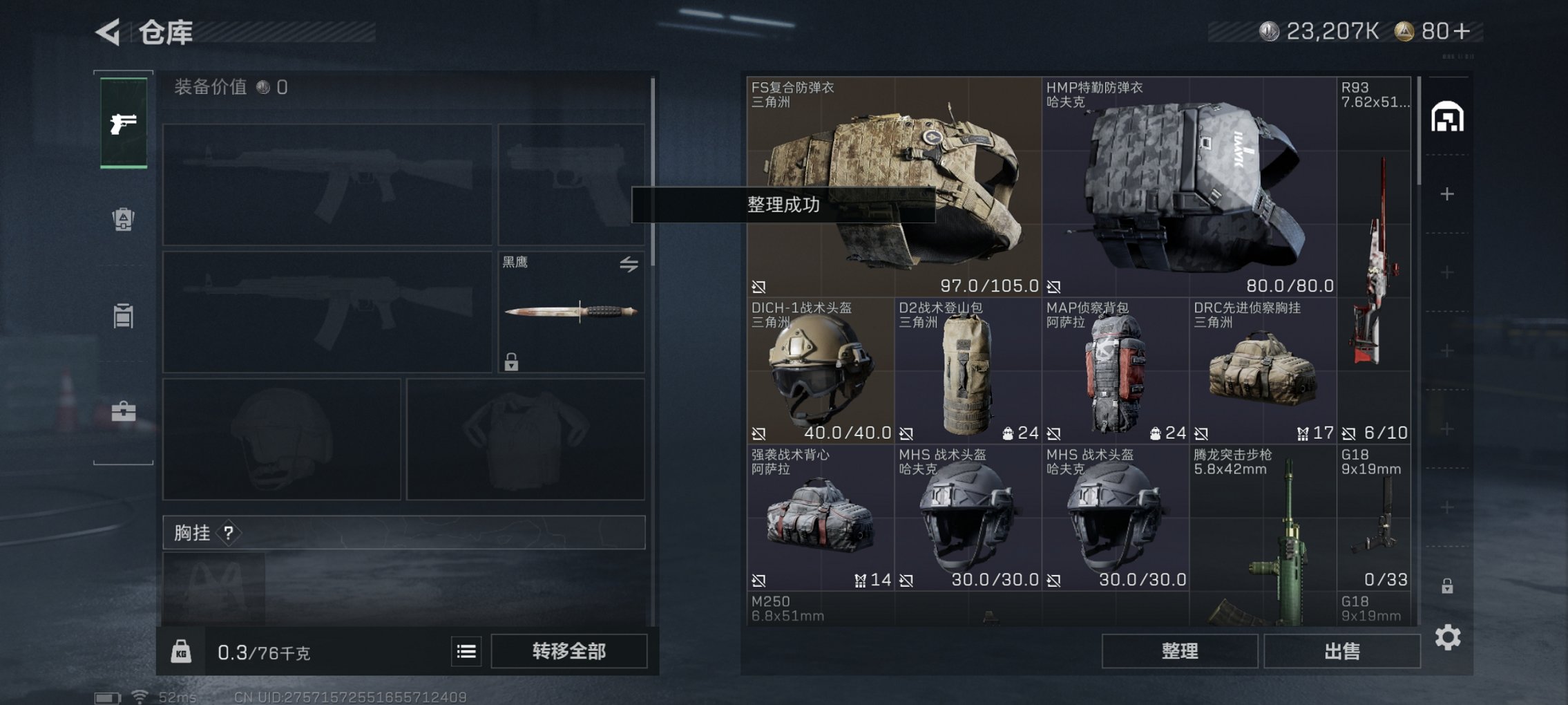
Task: Open the briefcase tab in sidebar
Action: [x=124, y=411]
